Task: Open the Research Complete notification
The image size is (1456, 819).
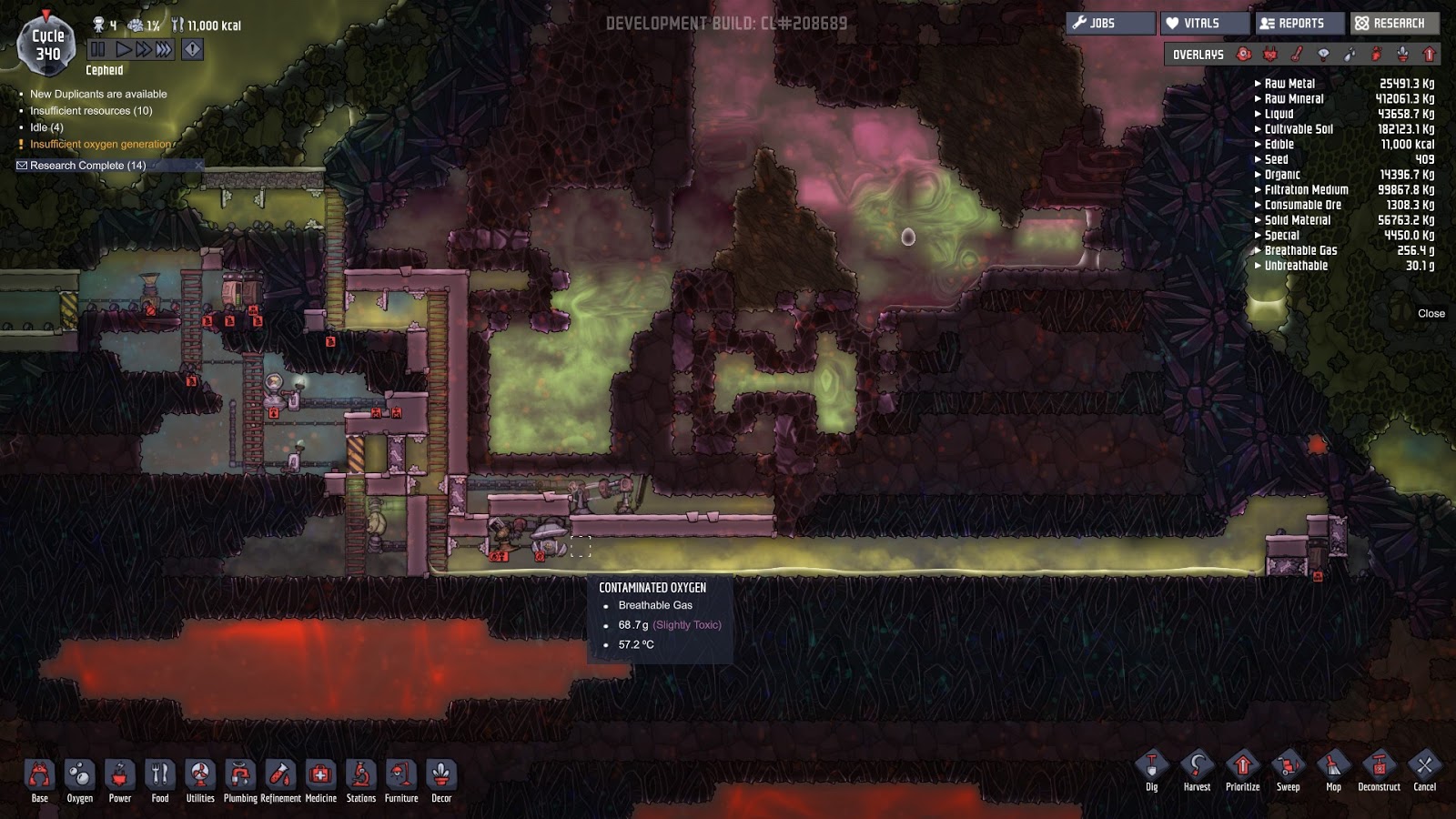Action: point(87,166)
